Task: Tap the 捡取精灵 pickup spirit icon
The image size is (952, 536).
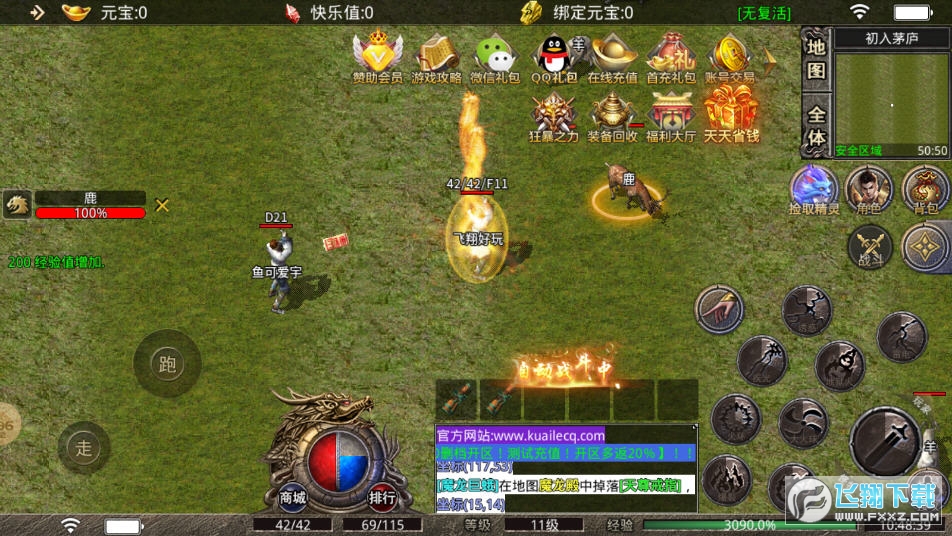Action: pyautogui.click(x=813, y=189)
